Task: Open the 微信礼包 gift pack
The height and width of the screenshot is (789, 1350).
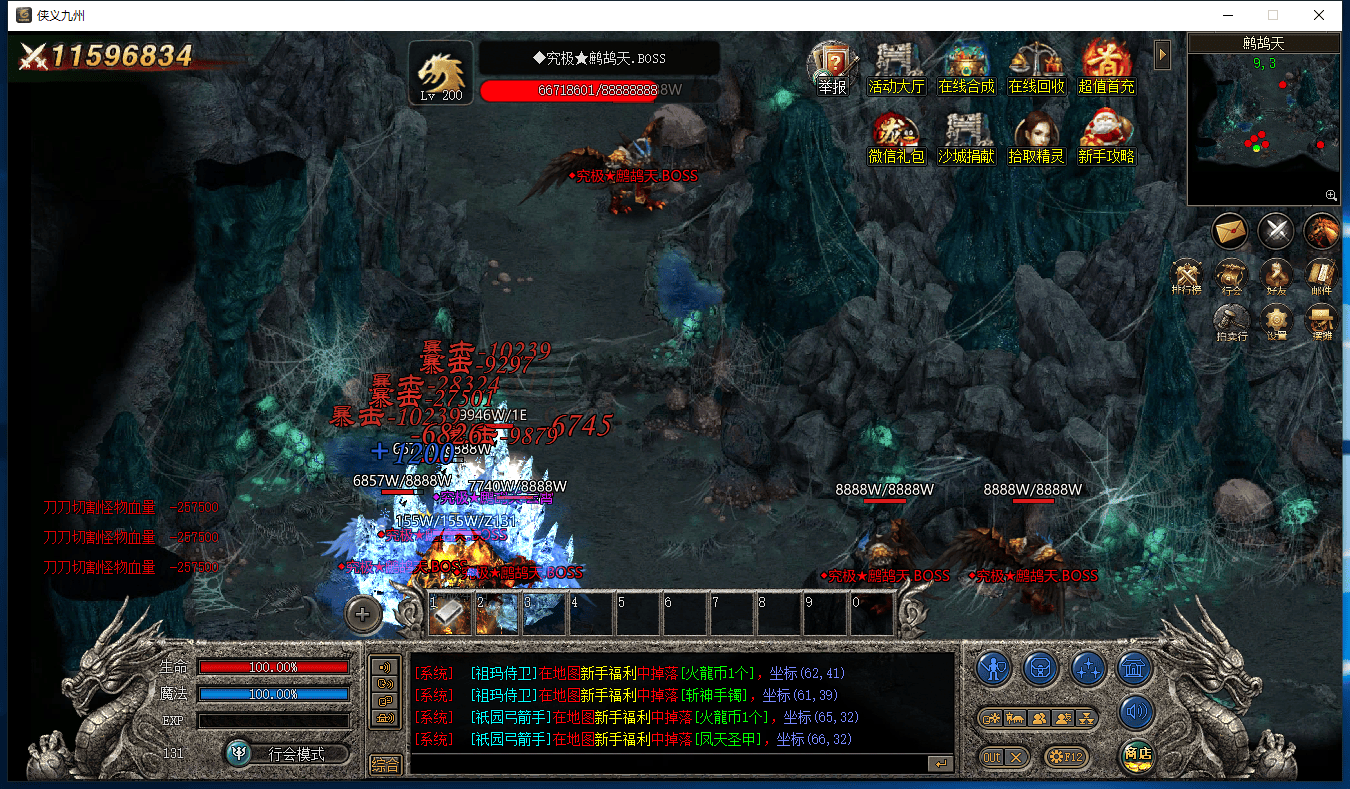Action: tap(896, 138)
